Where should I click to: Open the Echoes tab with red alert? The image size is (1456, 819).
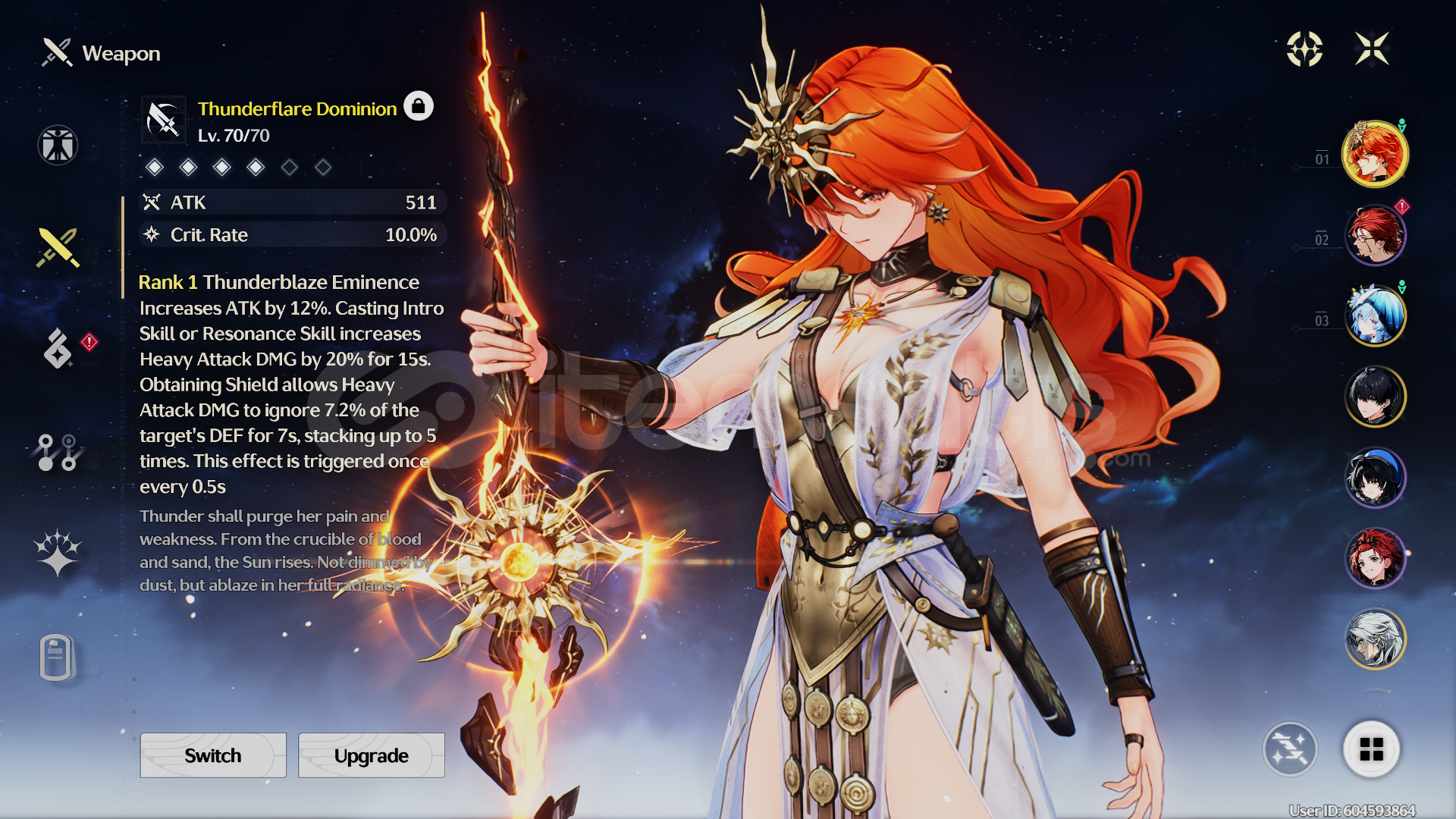pyautogui.click(x=59, y=348)
